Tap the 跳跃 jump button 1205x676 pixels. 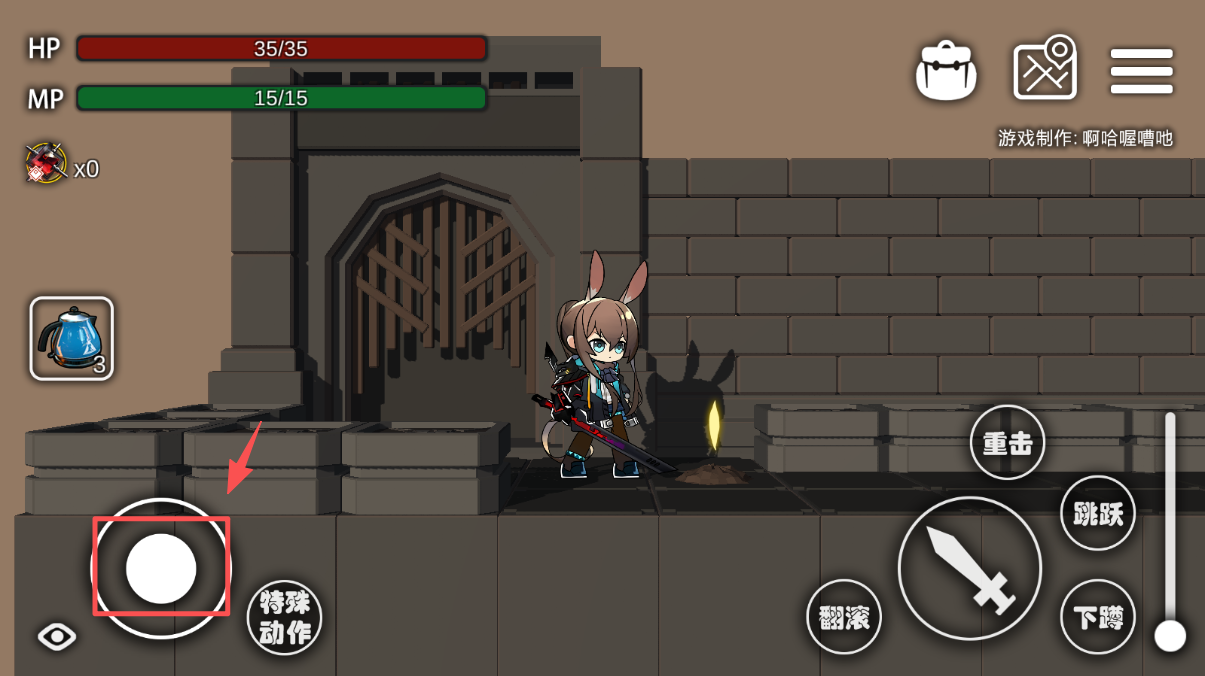point(1098,513)
